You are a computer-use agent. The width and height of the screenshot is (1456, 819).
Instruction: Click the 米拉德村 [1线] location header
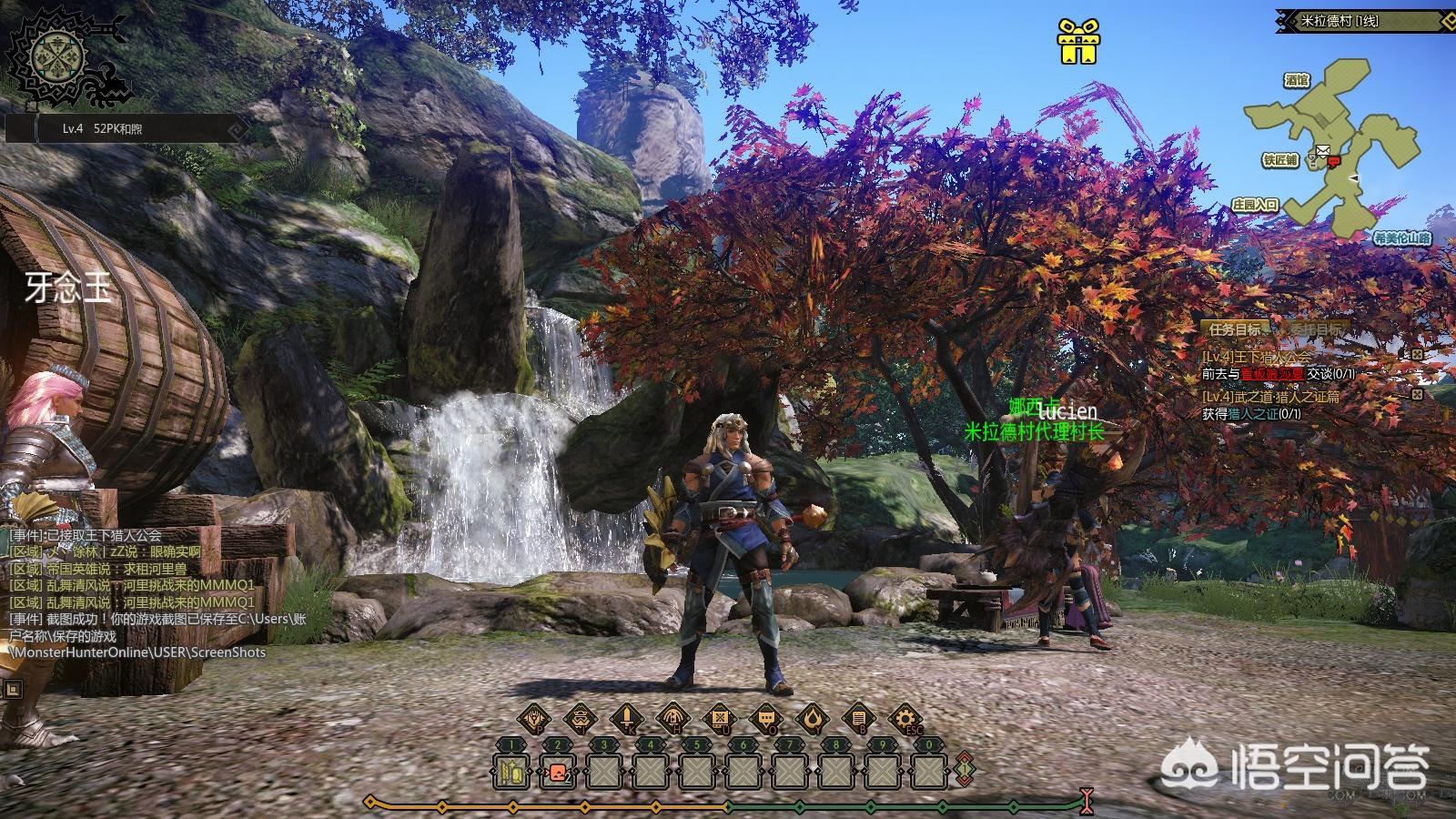1339,21
